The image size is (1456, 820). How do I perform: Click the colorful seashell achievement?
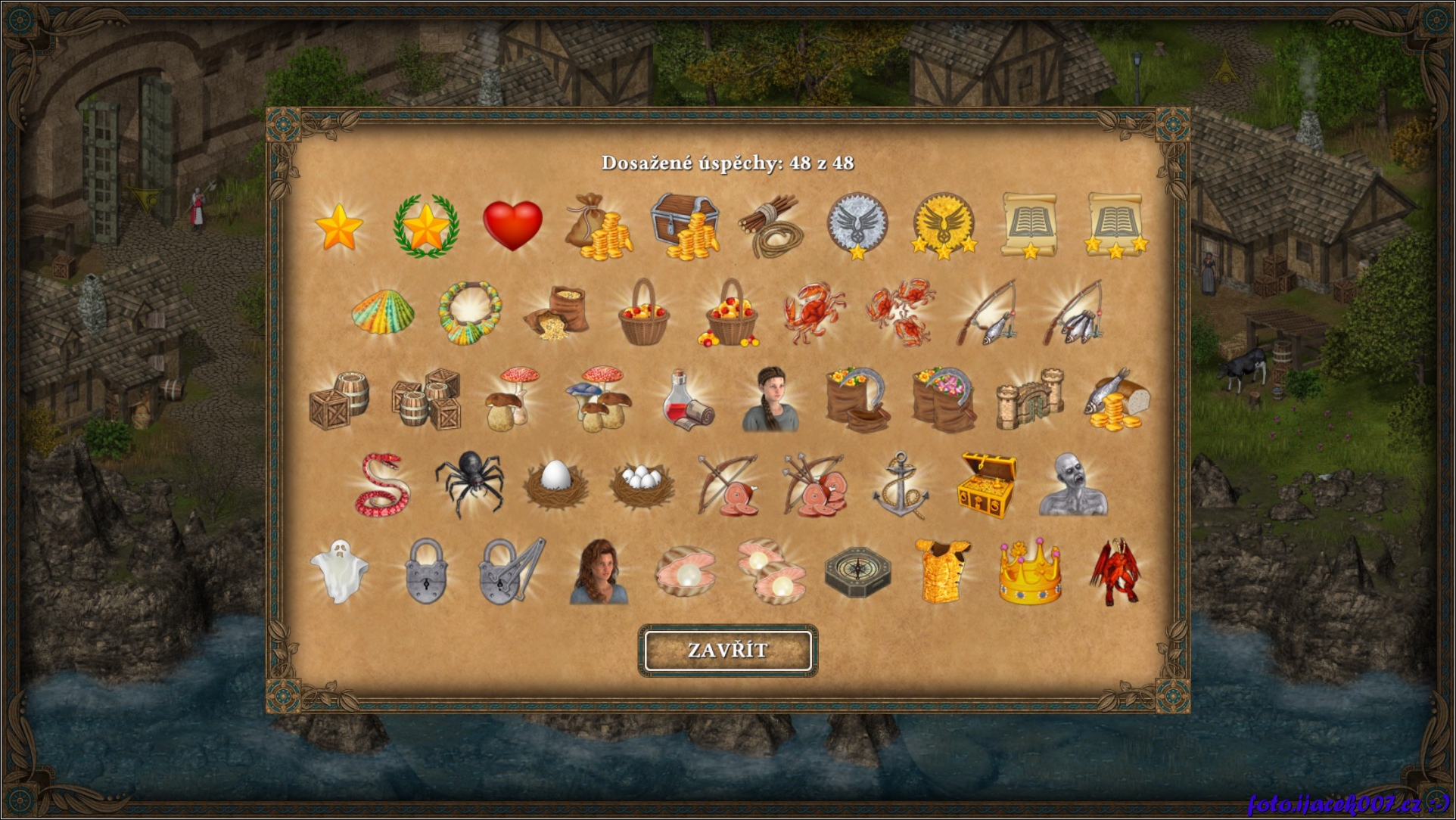coord(383,312)
